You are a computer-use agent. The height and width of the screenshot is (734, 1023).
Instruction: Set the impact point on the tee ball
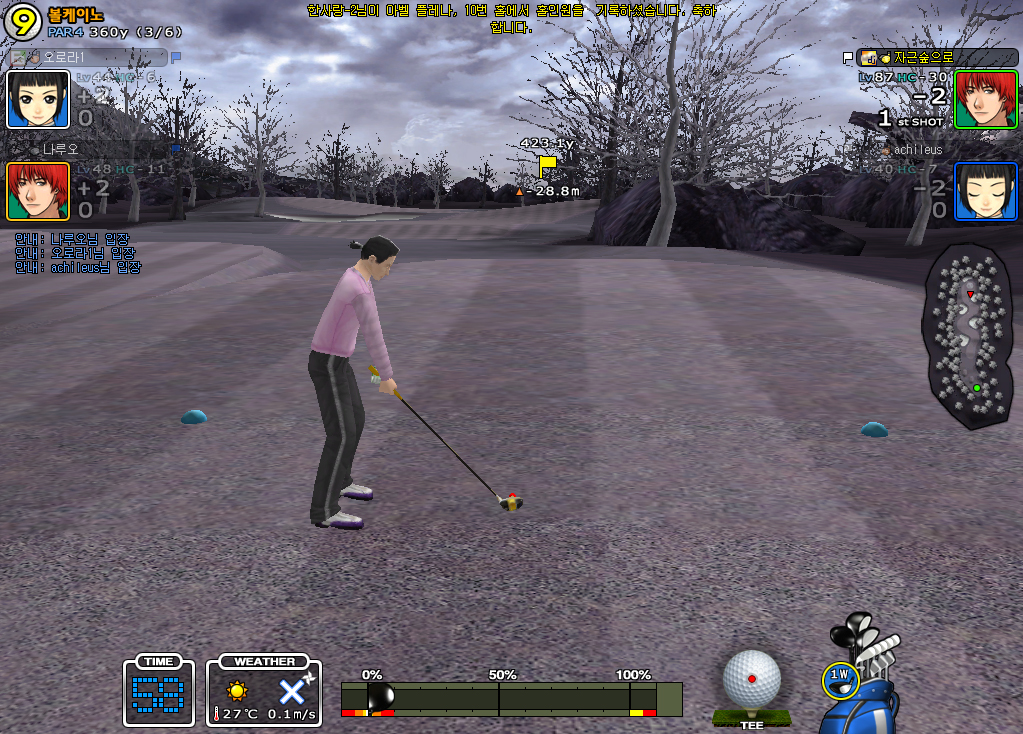(751, 679)
